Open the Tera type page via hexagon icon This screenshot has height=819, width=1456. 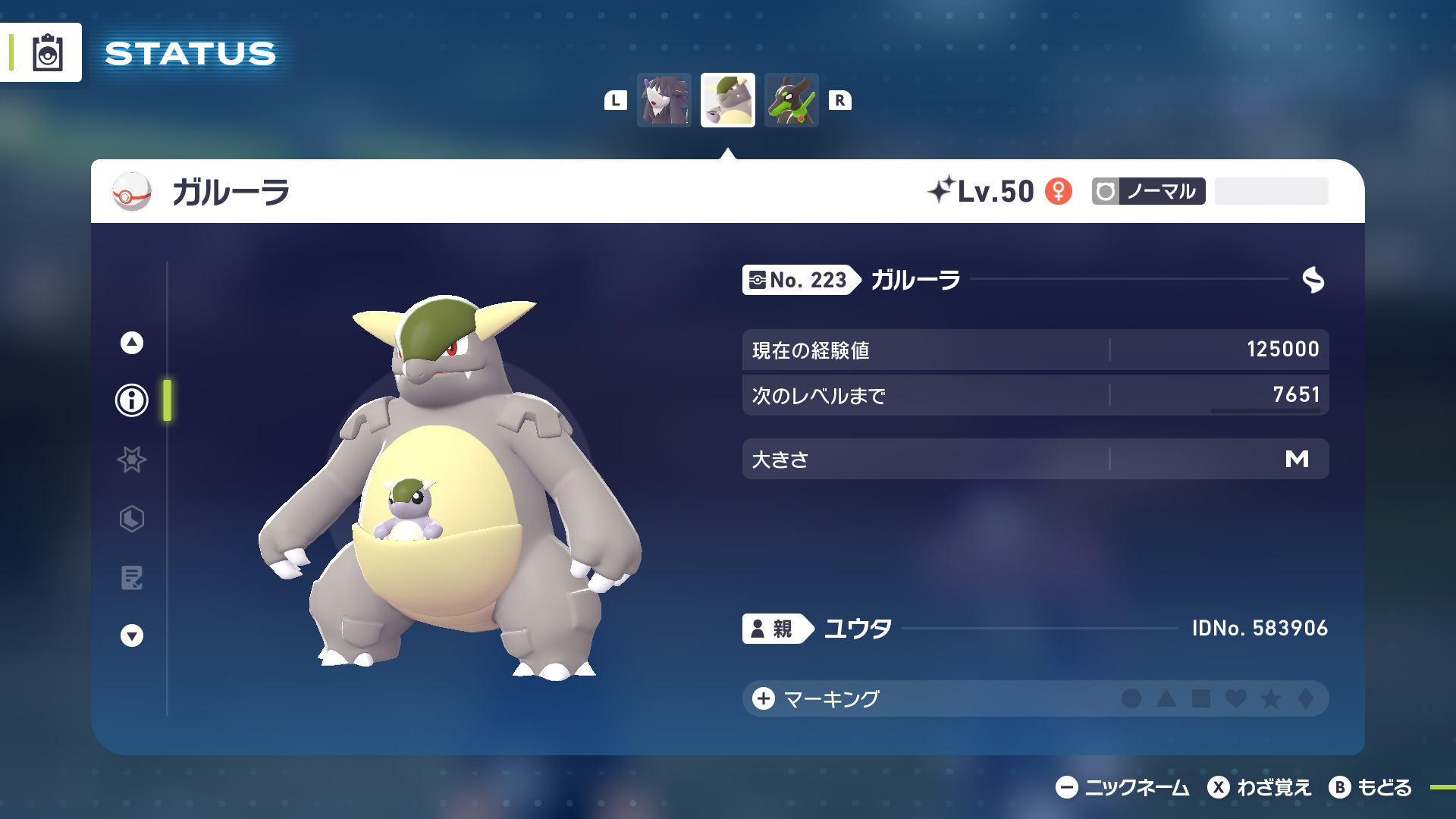point(131,519)
